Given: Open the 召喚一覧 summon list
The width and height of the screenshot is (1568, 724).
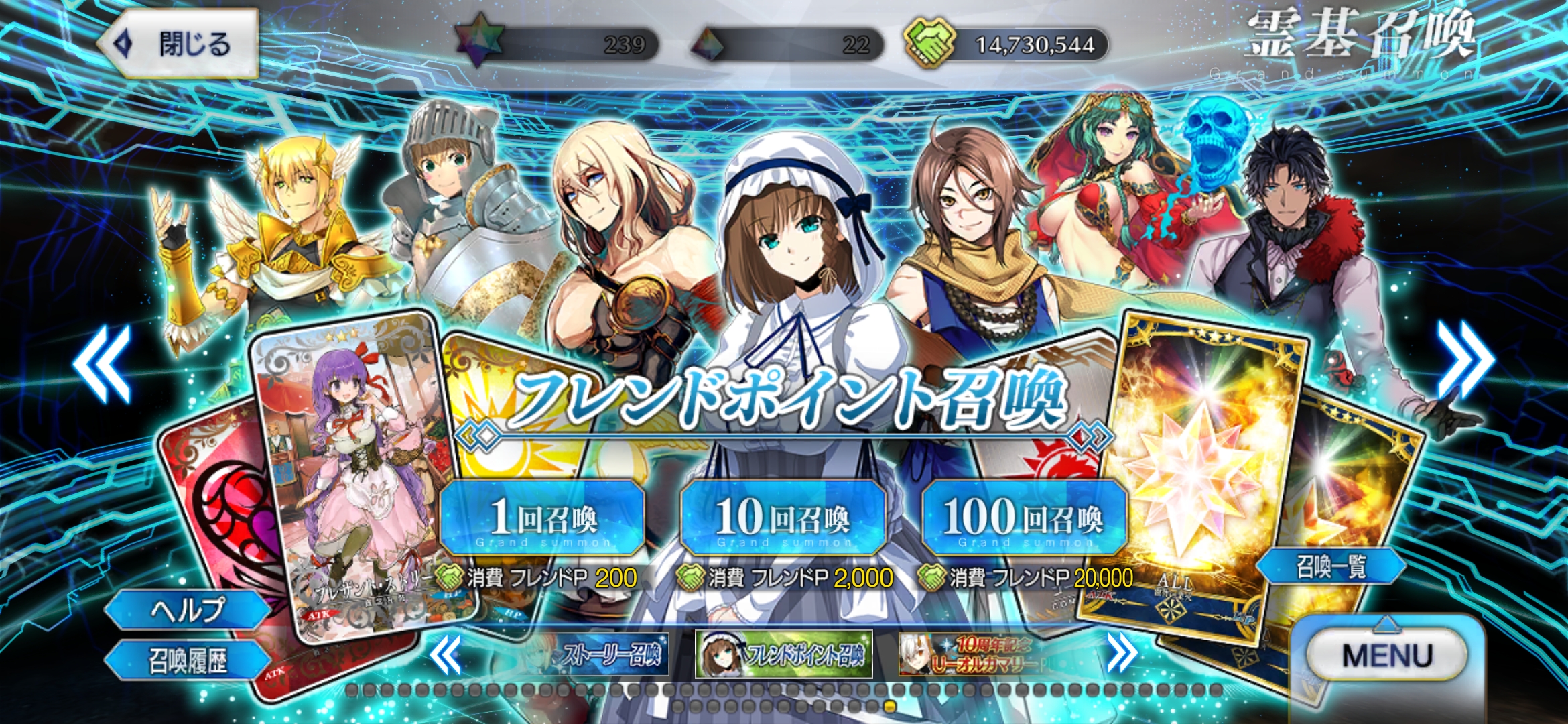Looking at the screenshot, I should pyautogui.click(x=1330, y=566).
